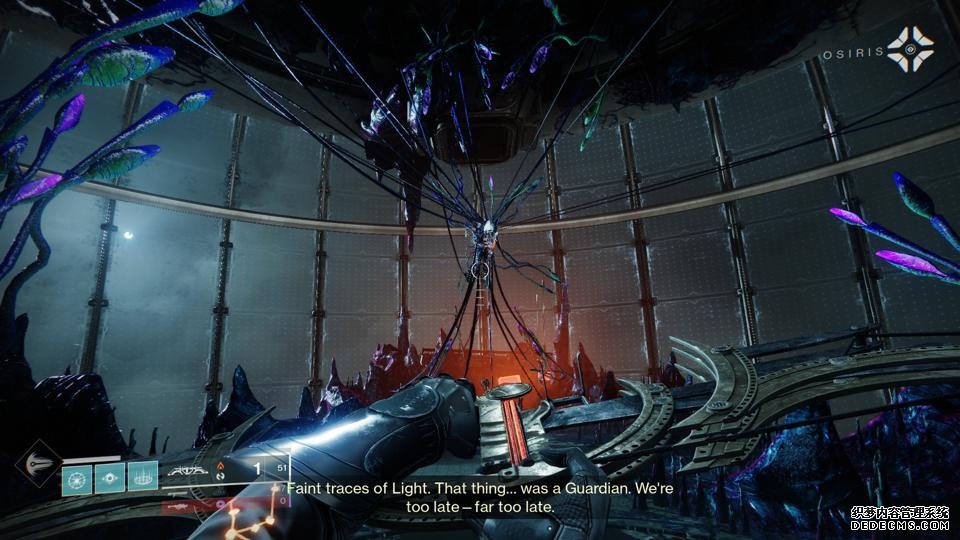The height and width of the screenshot is (540, 960).
Task: Activate the super ability diamond icon
Action: (x=37, y=465)
